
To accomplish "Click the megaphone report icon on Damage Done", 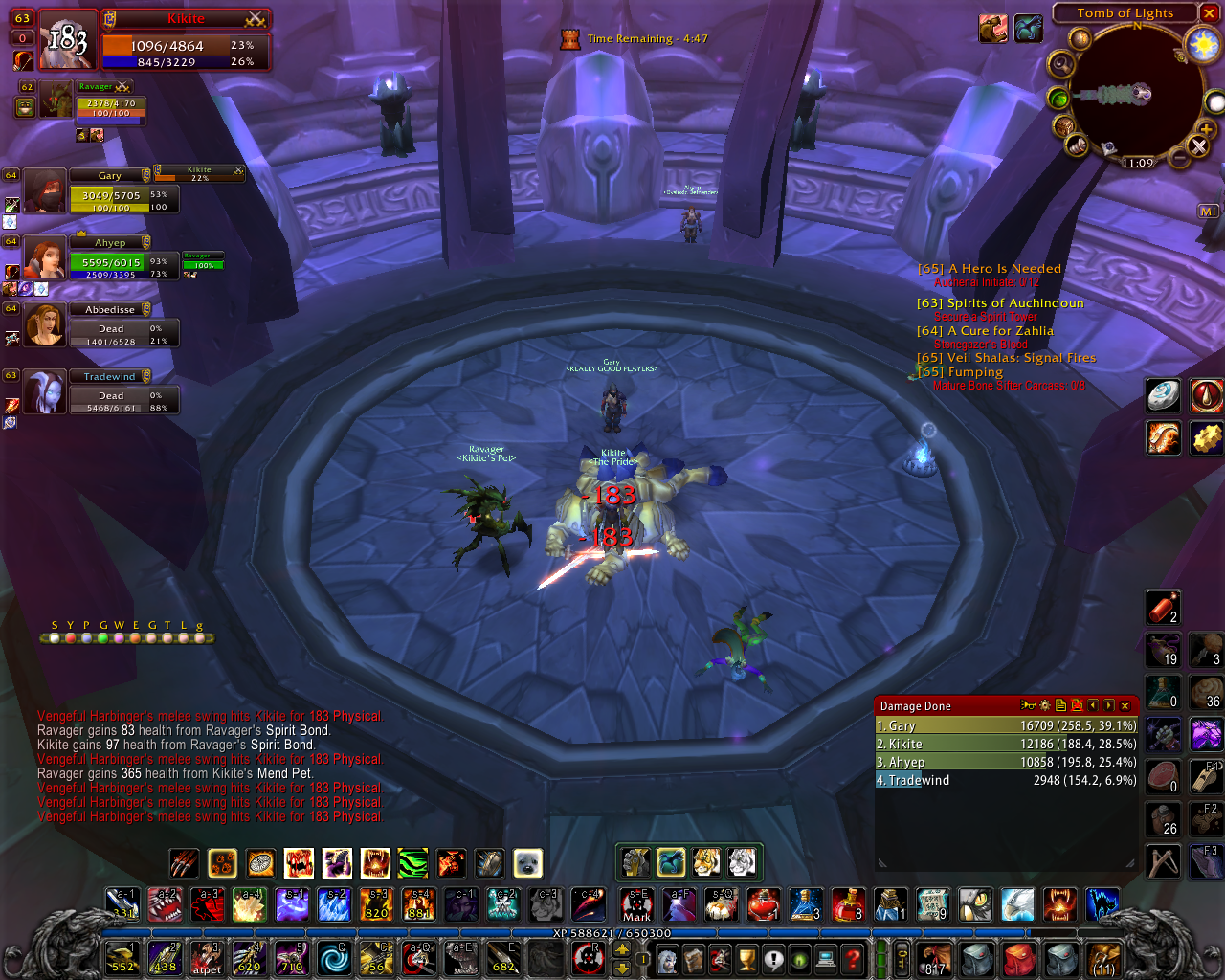I will (x=1028, y=705).
